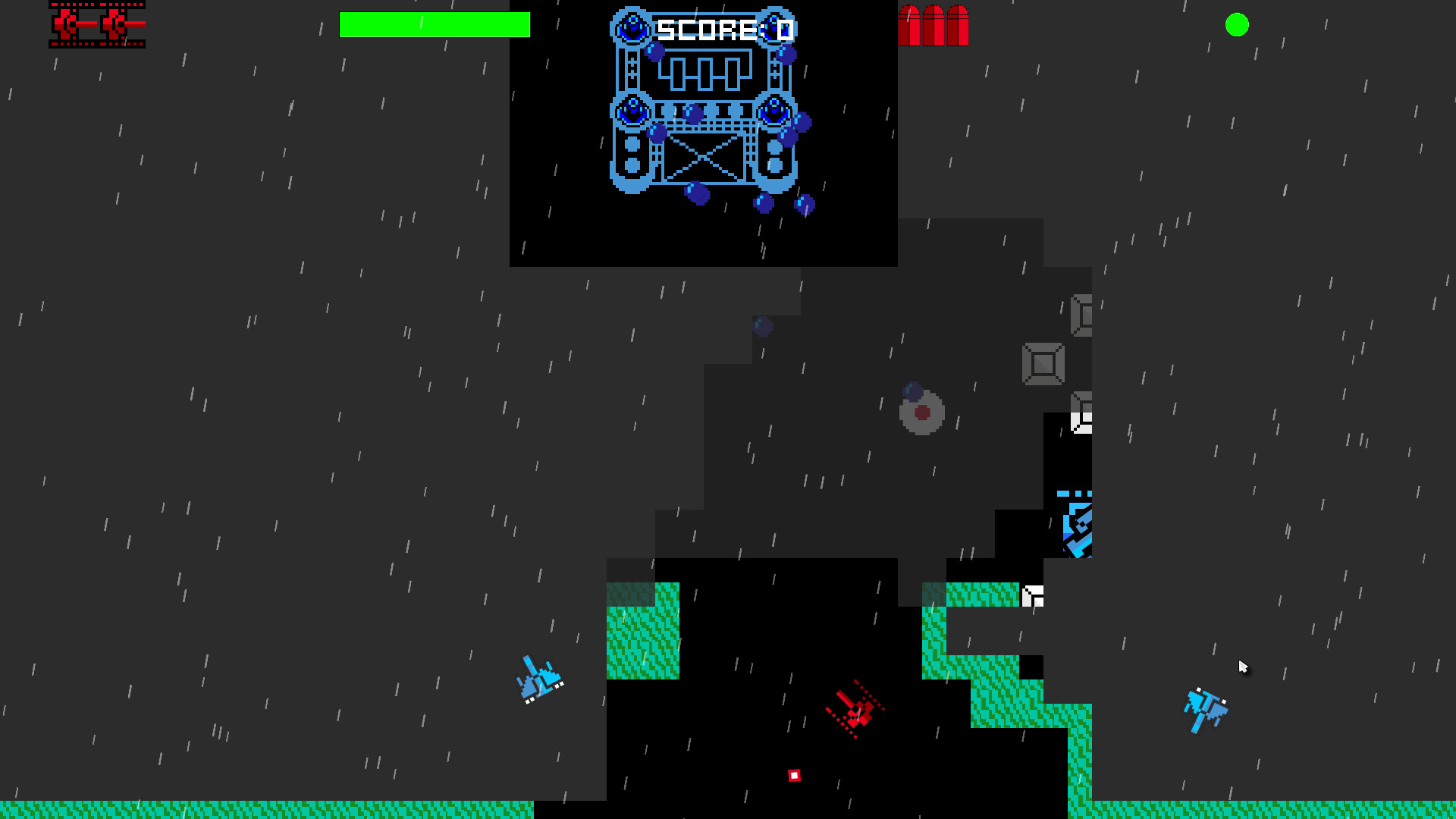The height and width of the screenshot is (819, 1456).
Task: Select the rightmost red ammo shell
Action: pyautogui.click(x=957, y=25)
